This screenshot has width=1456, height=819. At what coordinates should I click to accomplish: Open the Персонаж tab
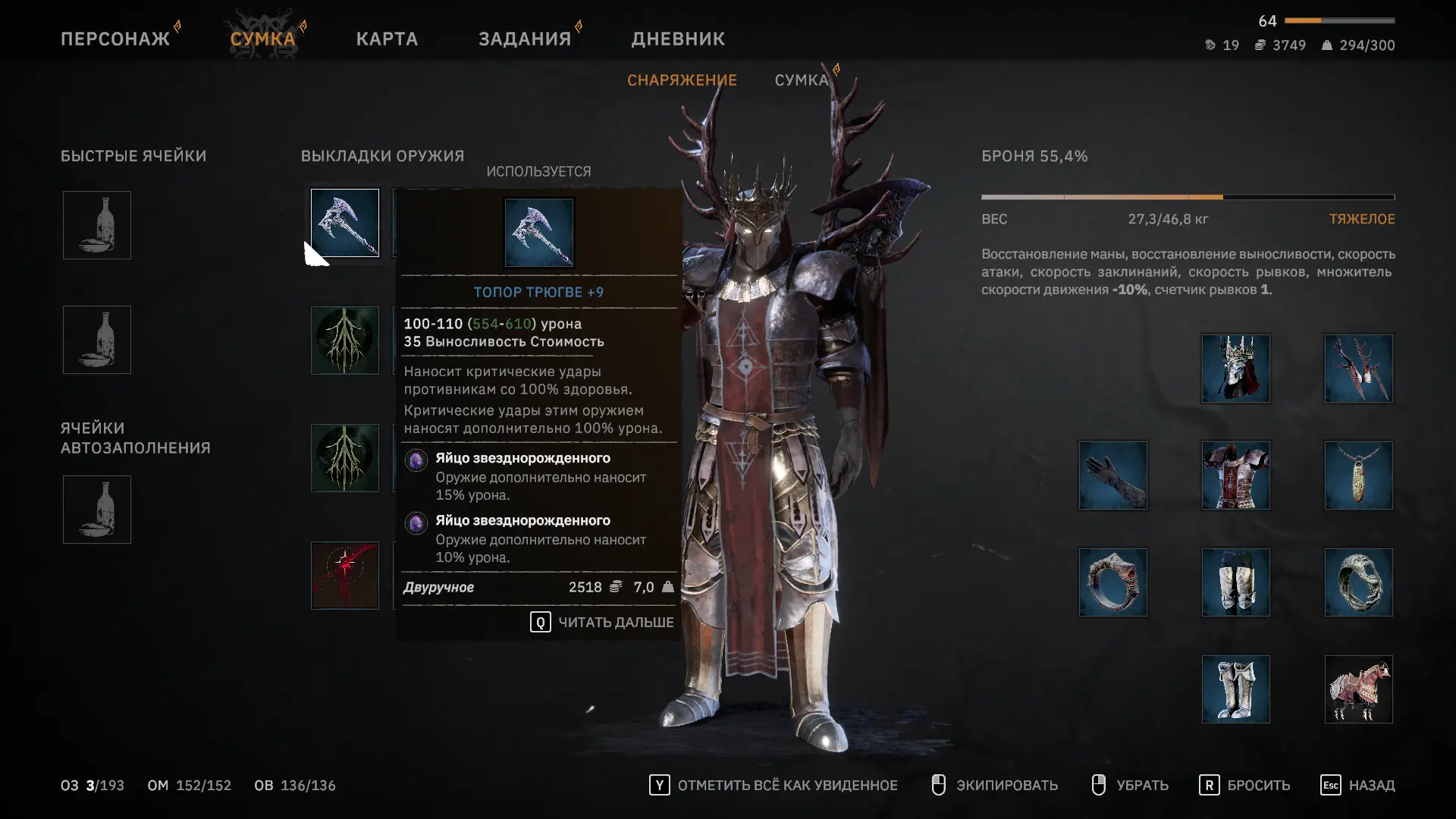pos(115,39)
